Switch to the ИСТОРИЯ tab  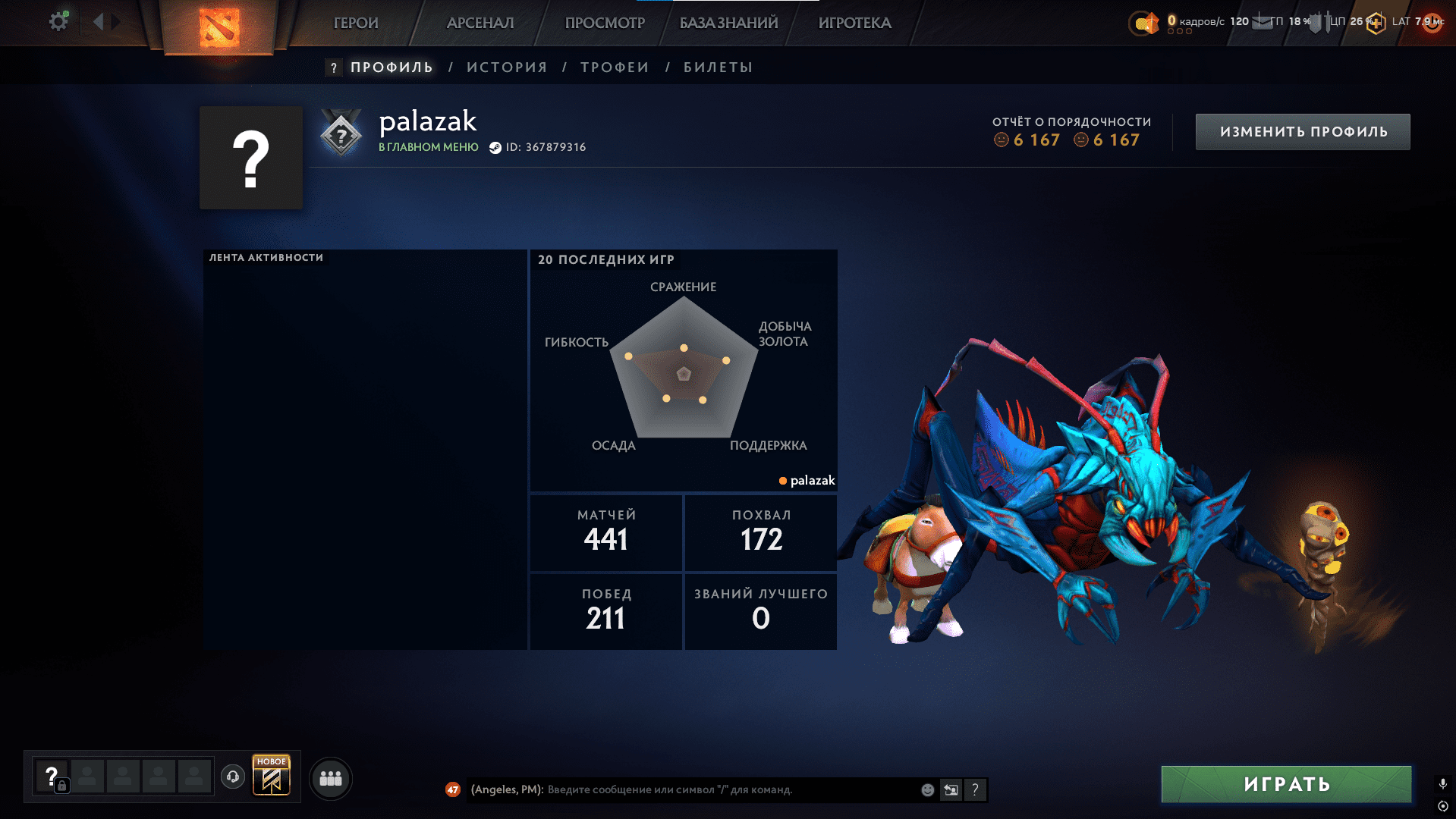pyautogui.click(x=507, y=67)
